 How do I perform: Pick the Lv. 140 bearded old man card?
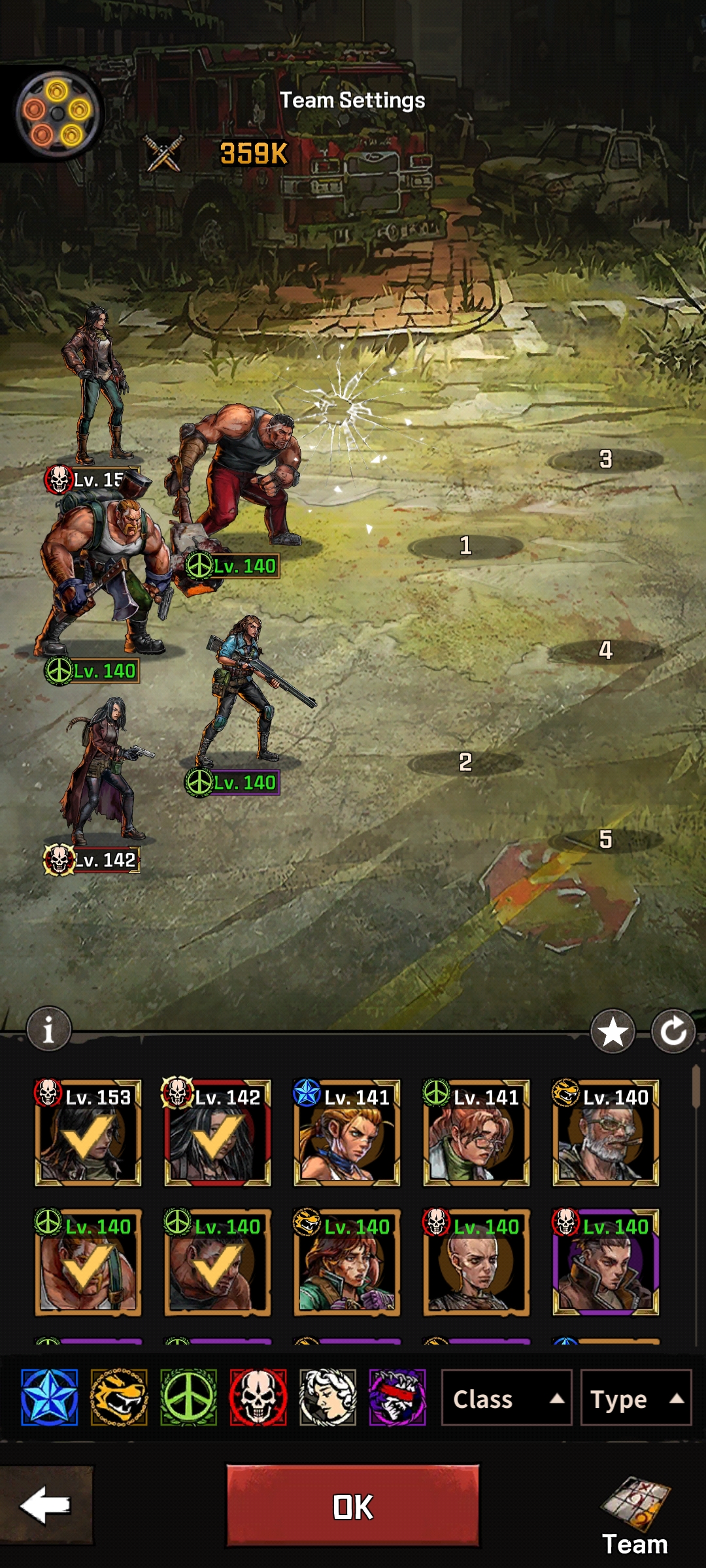[606, 1133]
